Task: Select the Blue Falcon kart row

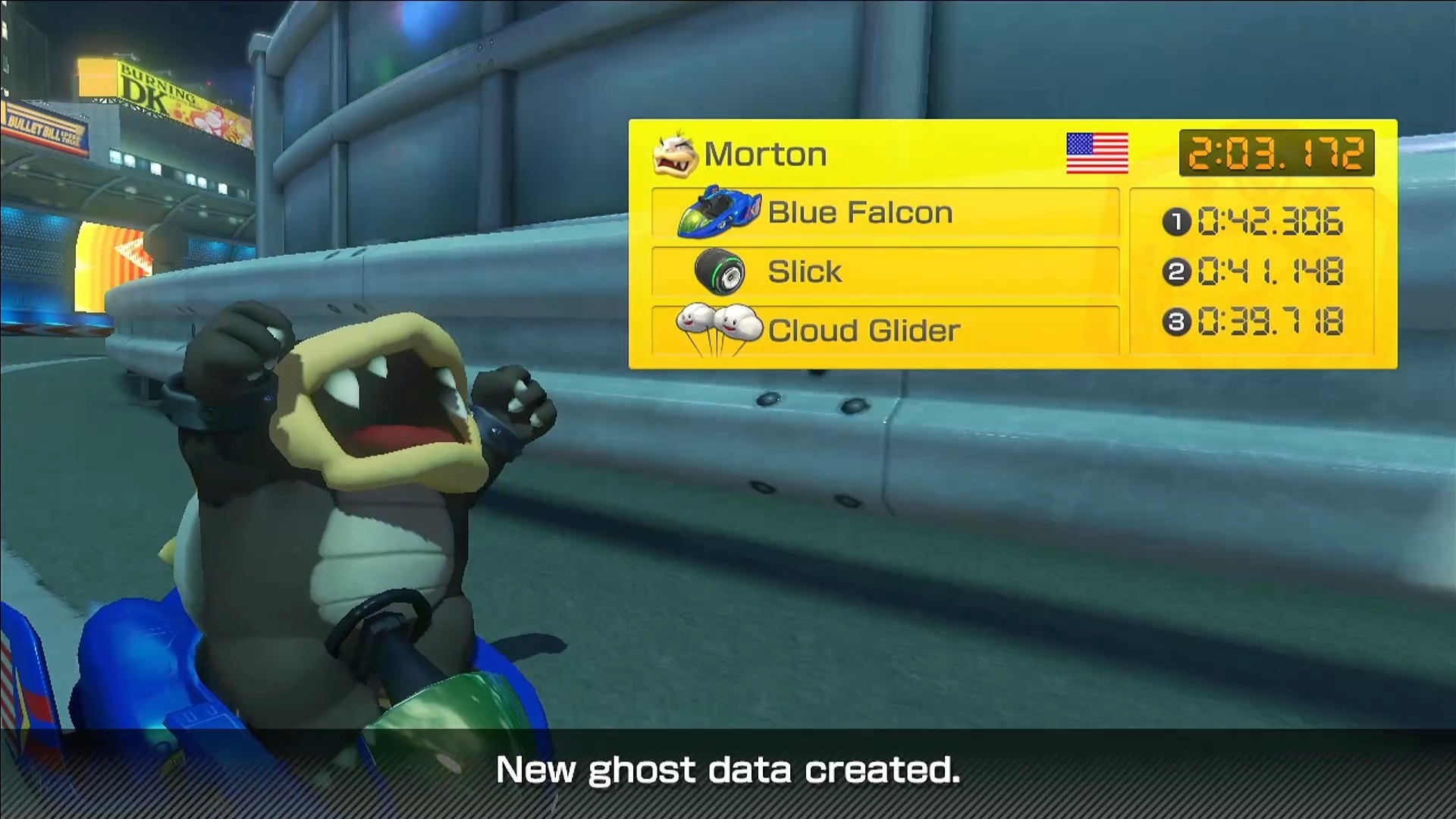Action: point(885,213)
